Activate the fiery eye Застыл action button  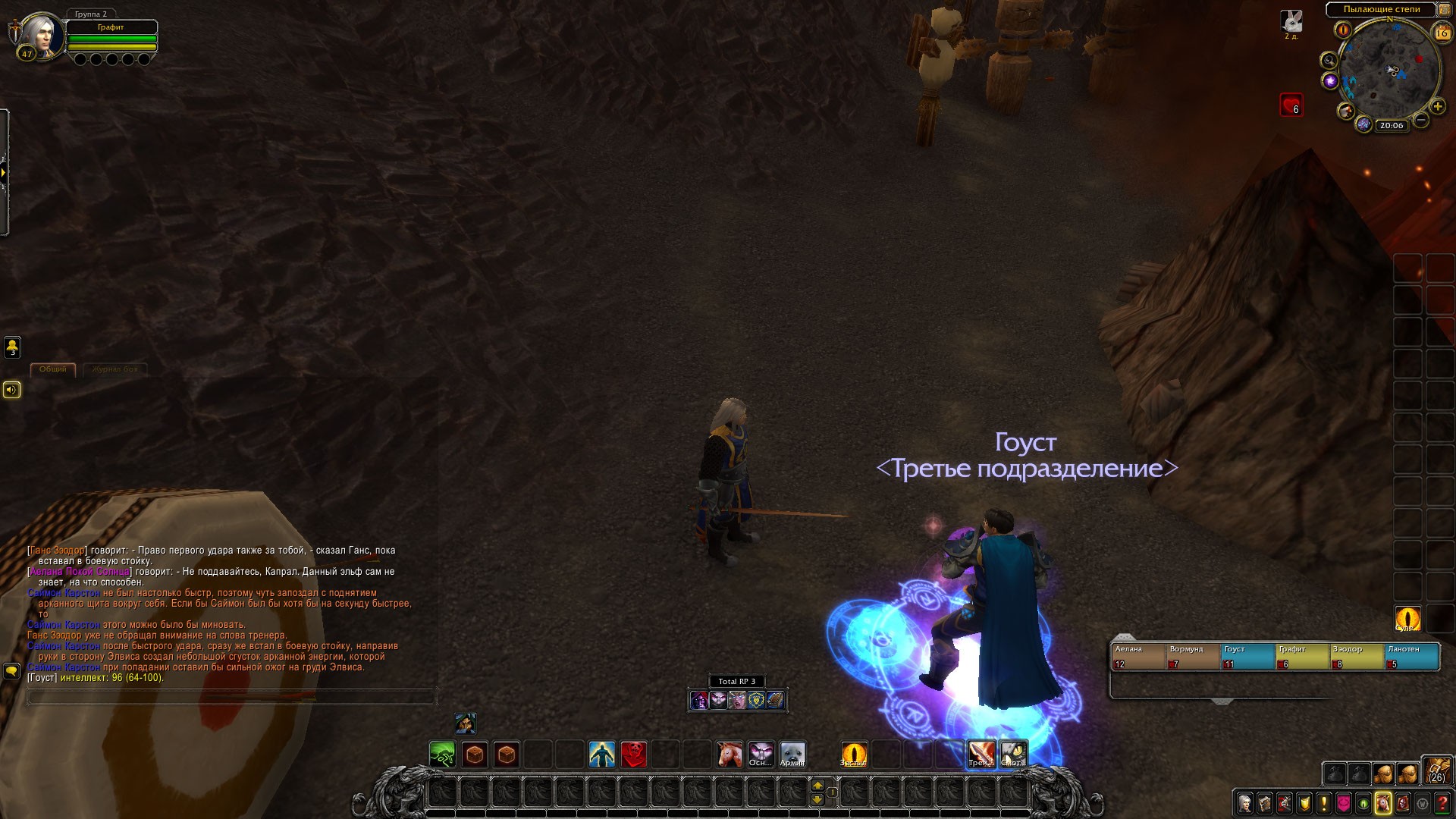(x=854, y=755)
